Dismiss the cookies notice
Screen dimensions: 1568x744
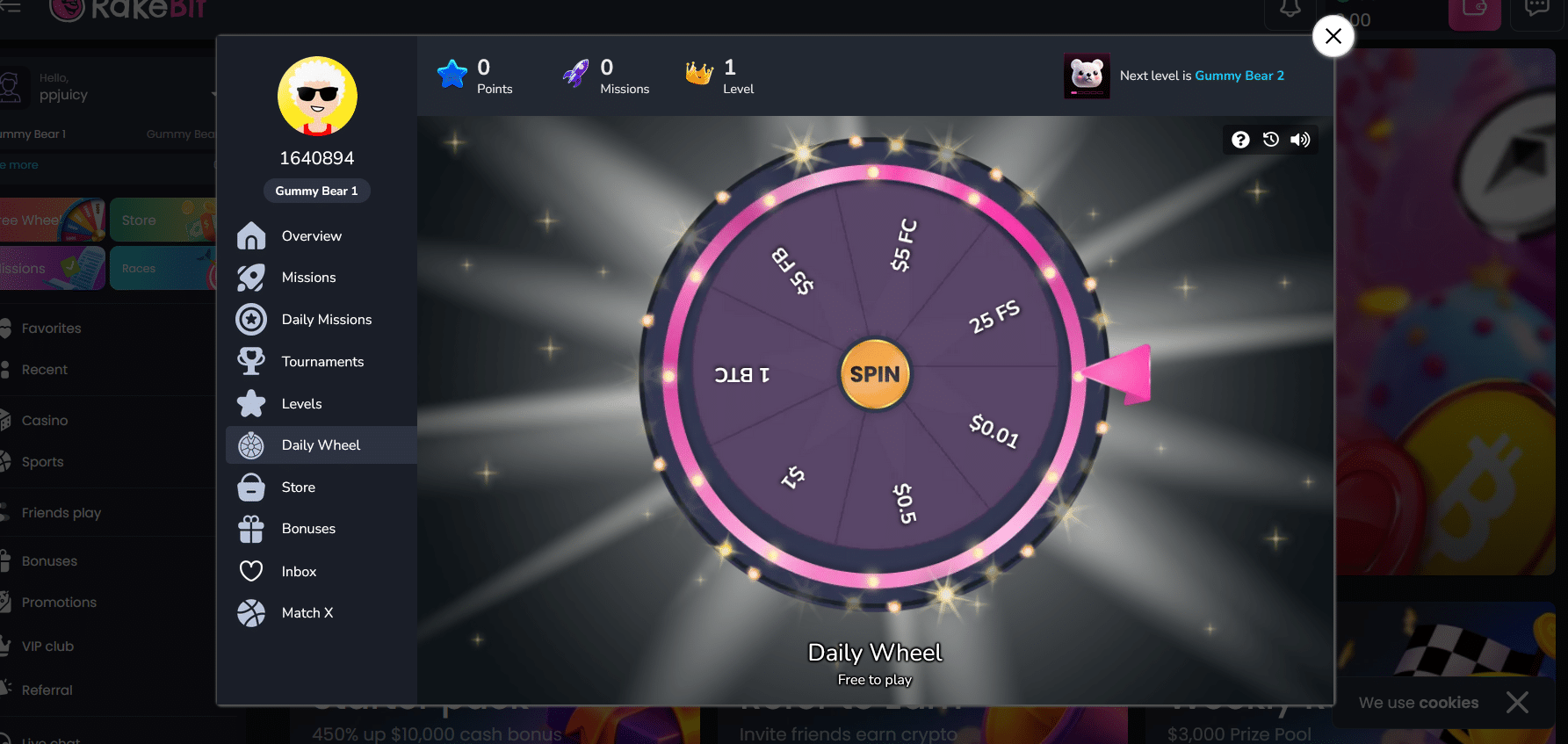(1517, 702)
